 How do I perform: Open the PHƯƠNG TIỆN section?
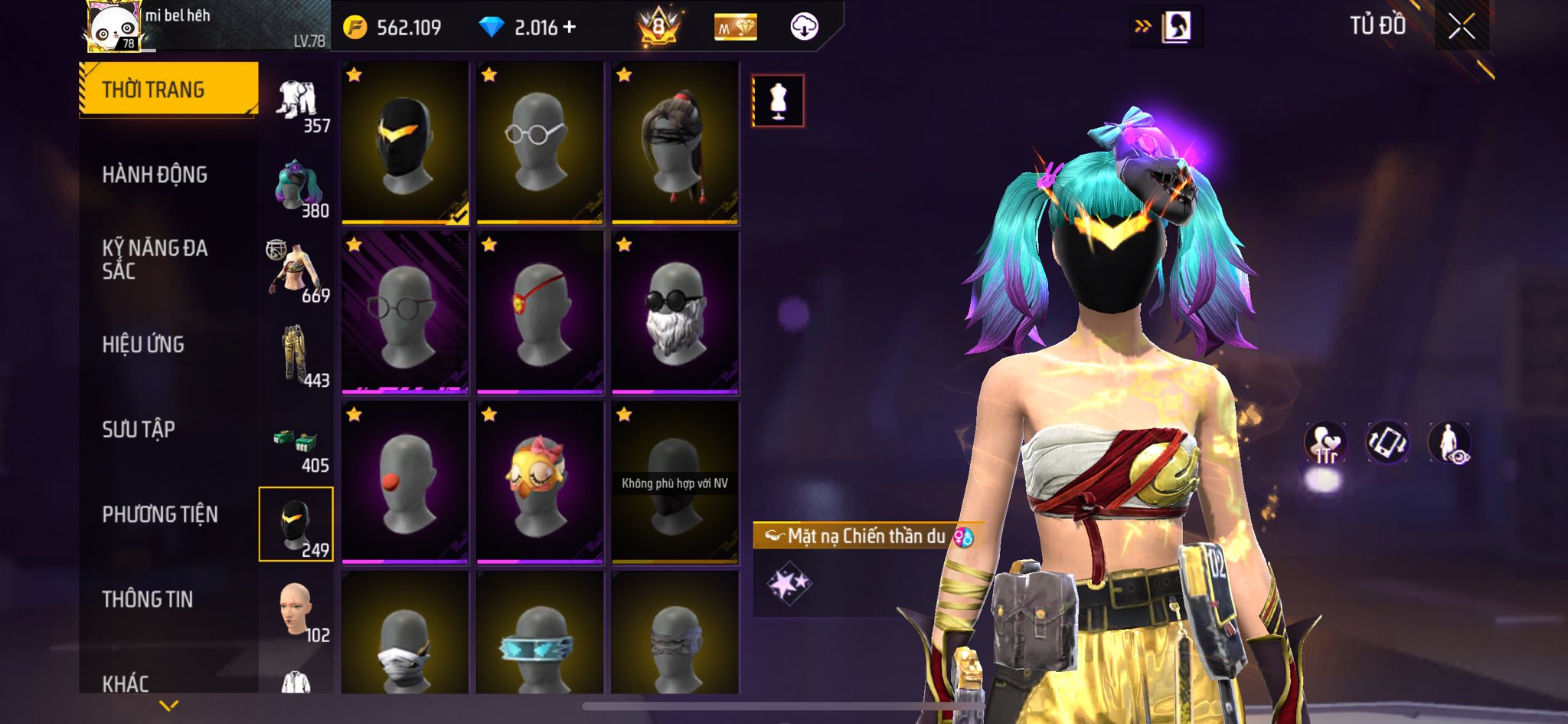(160, 514)
